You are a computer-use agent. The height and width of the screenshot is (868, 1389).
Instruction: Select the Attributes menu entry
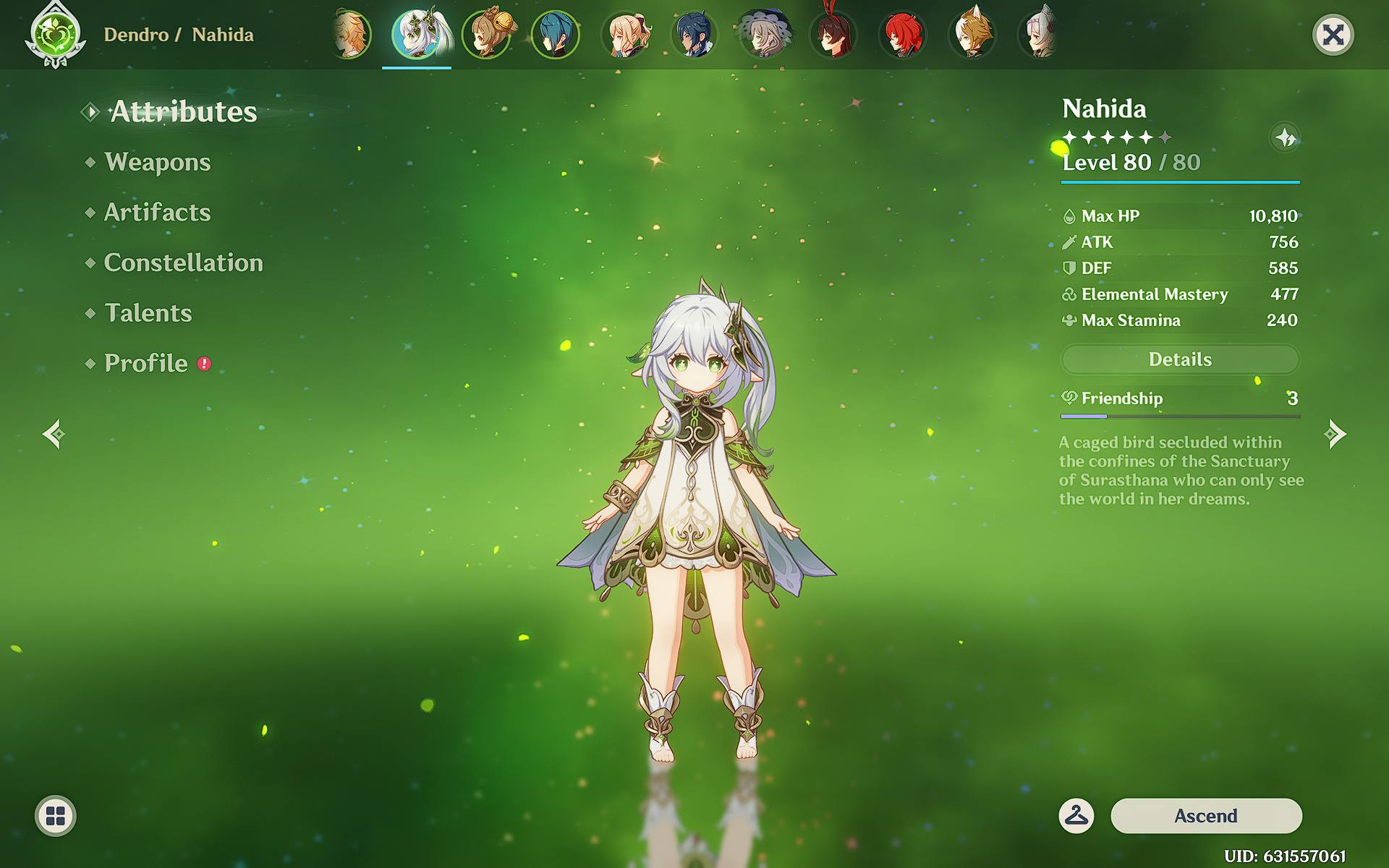point(183,111)
